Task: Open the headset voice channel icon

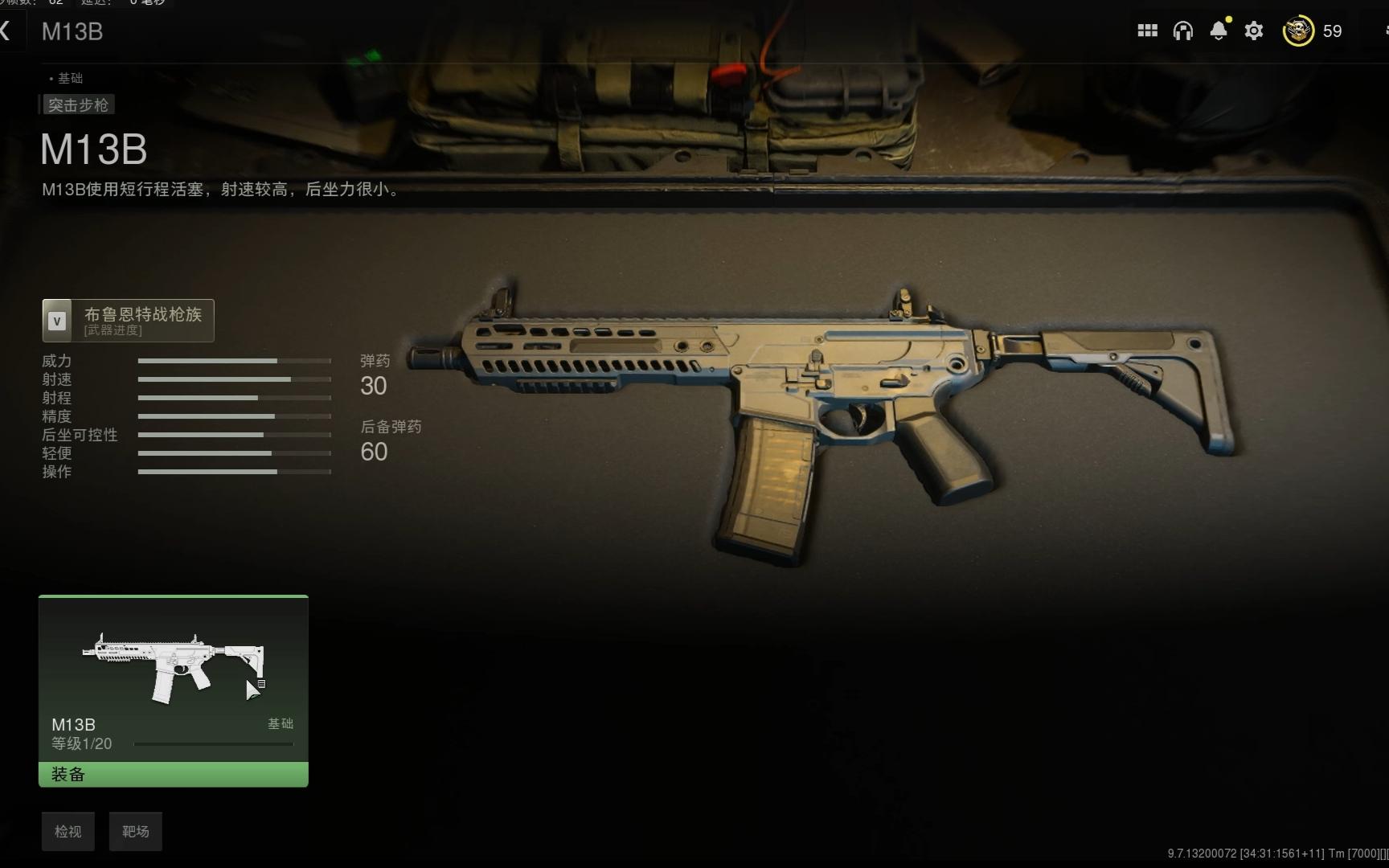Action: (1182, 31)
